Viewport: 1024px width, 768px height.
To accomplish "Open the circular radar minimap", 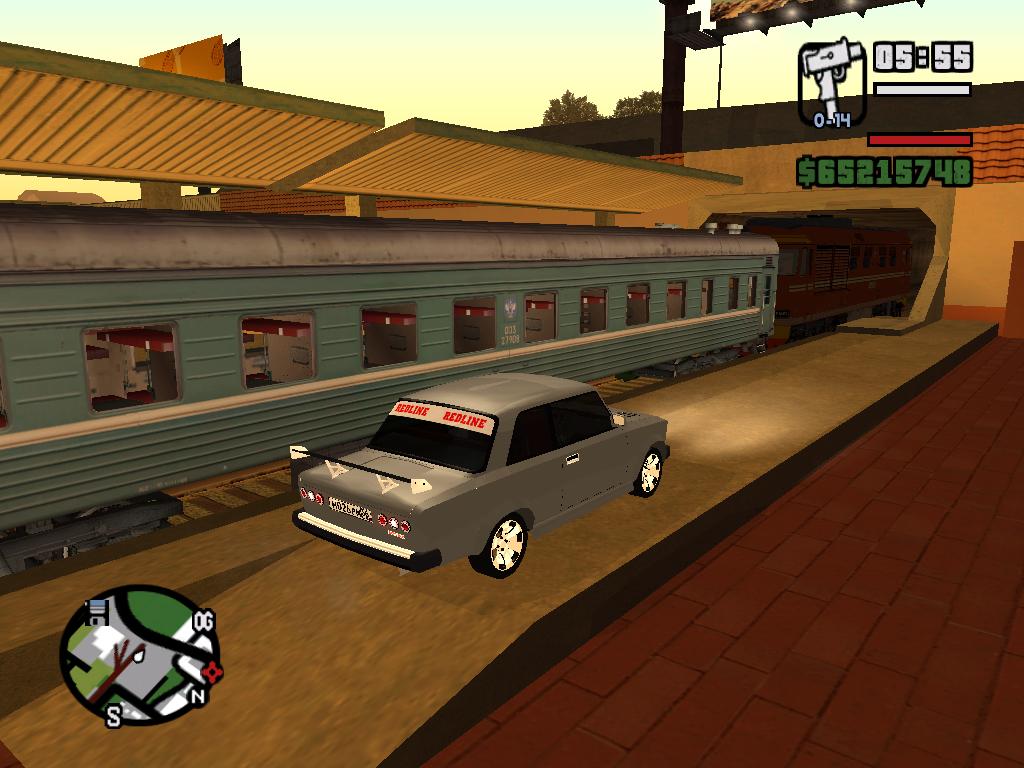I will point(137,653).
